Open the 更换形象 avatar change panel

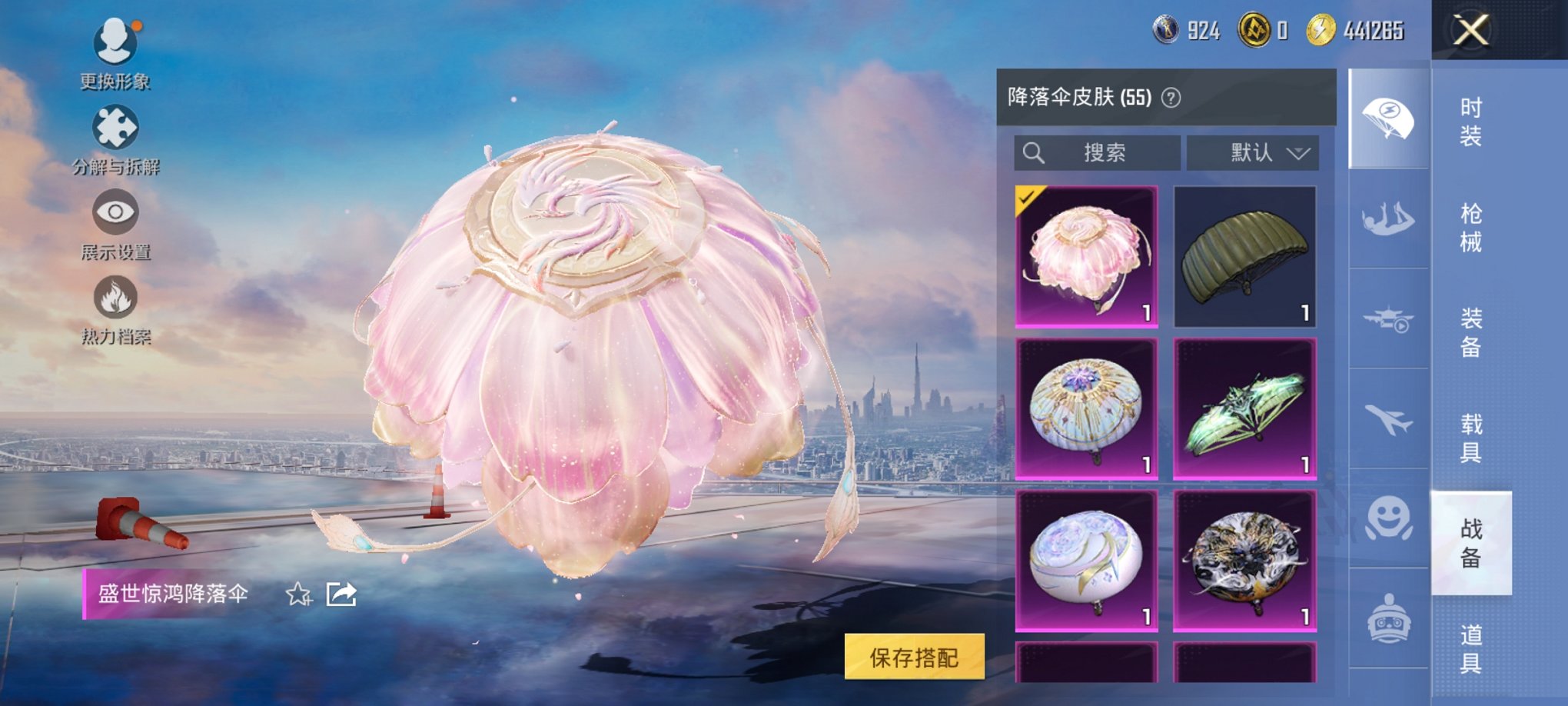click(x=114, y=54)
